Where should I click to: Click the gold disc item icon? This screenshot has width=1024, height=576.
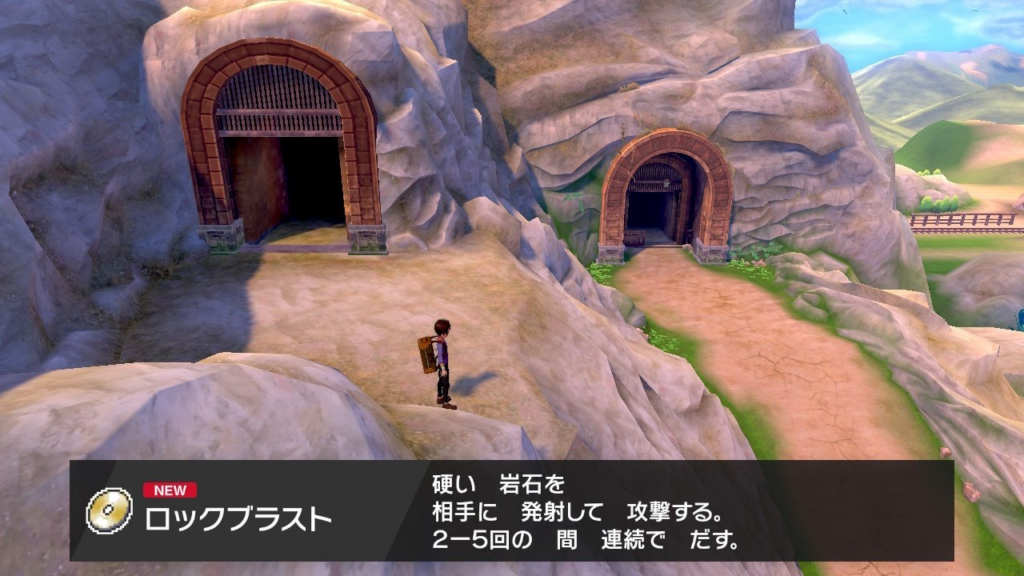click(109, 511)
